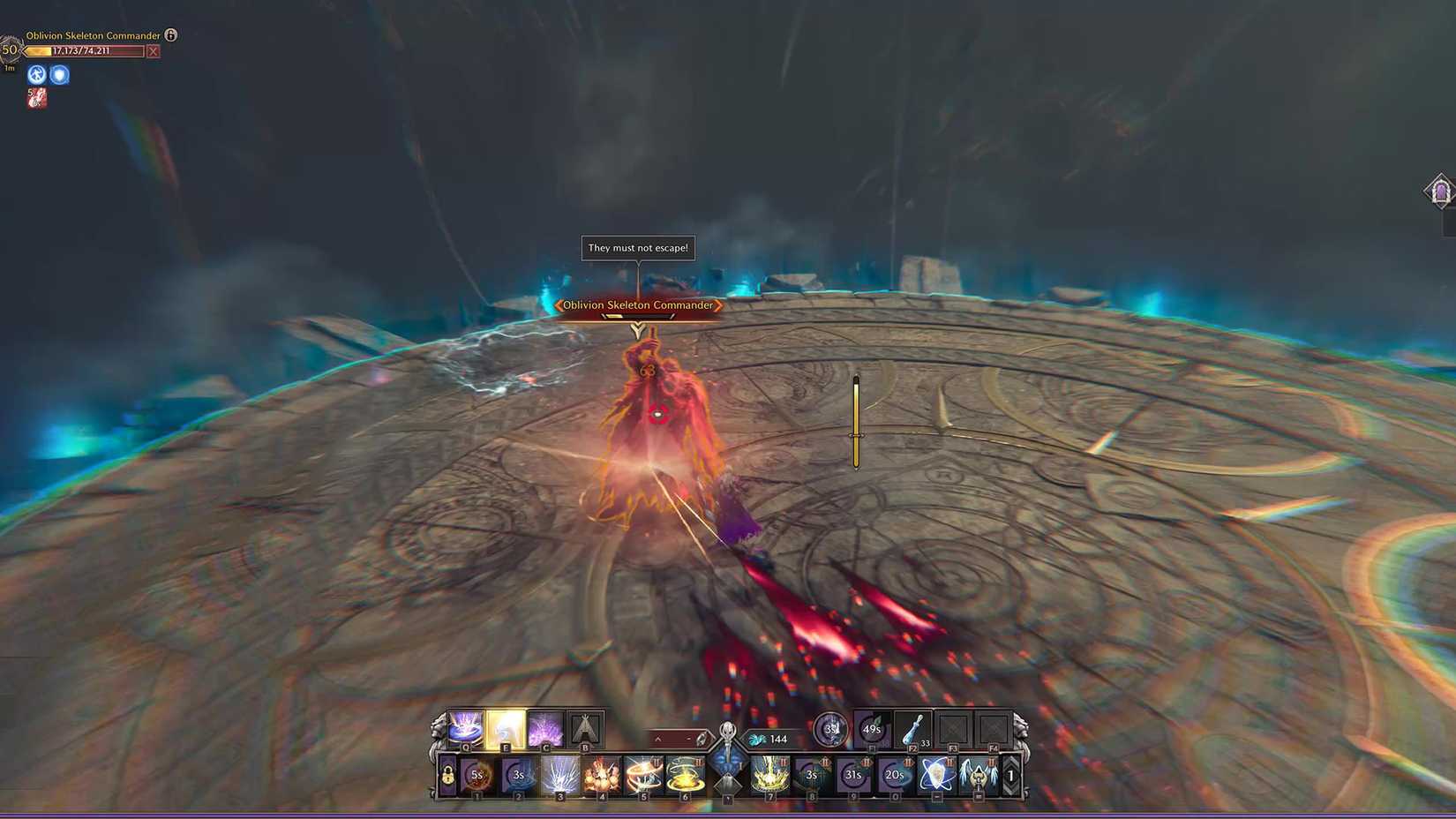Expand the chevron arrow left of the staff emblem
The height and width of the screenshot is (819, 1456).
coord(658,739)
